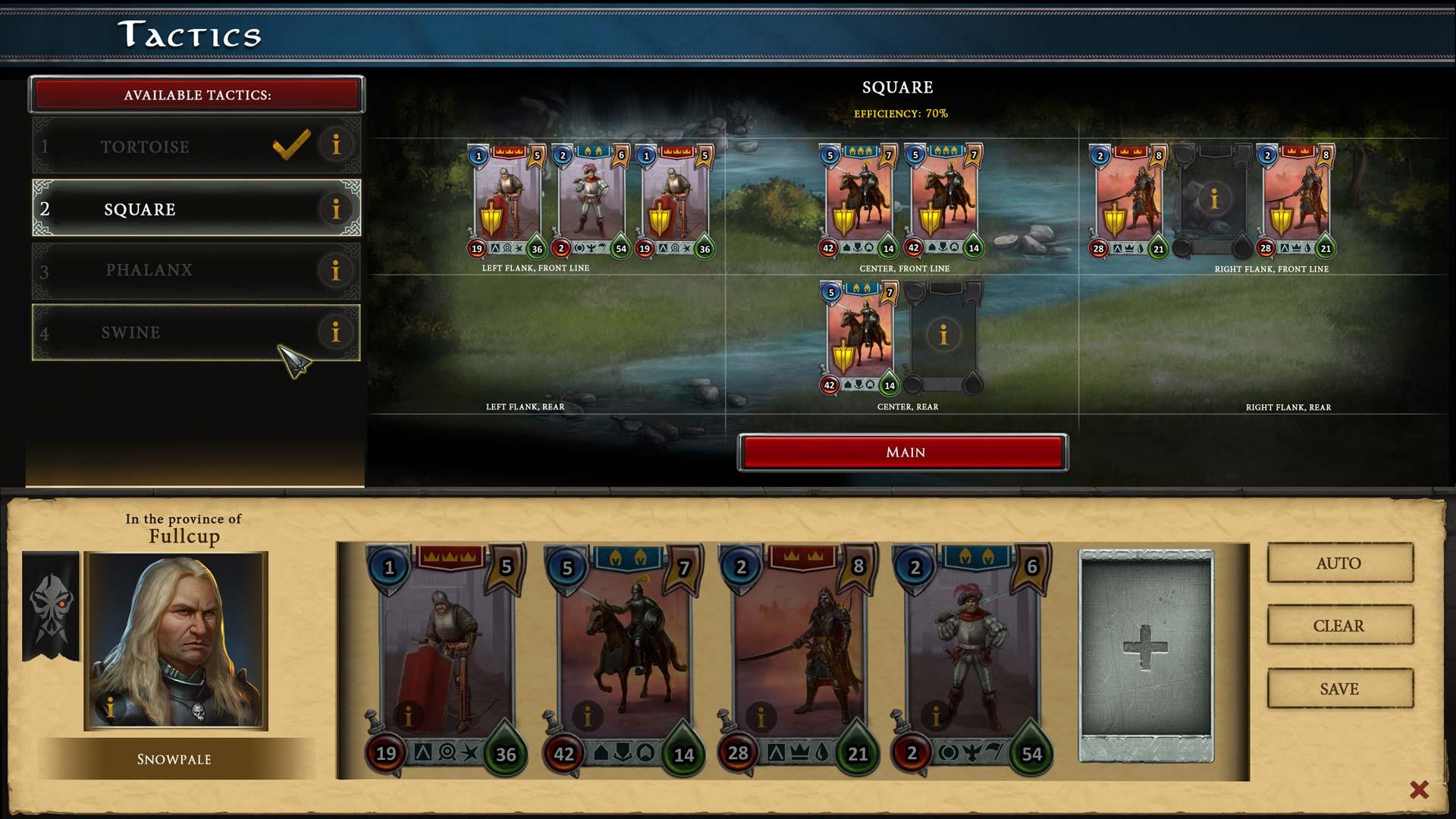The width and height of the screenshot is (1456, 819).
Task: View Swine tactic info icon
Action: point(336,332)
